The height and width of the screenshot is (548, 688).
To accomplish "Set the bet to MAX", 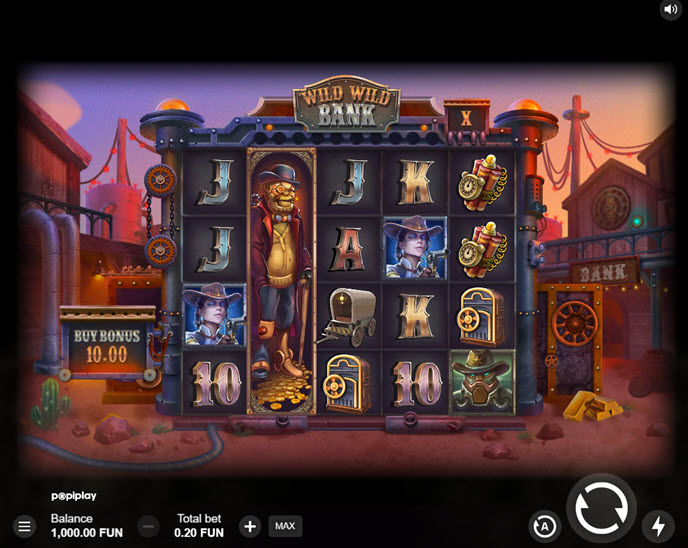I will [x=285, y=526].
